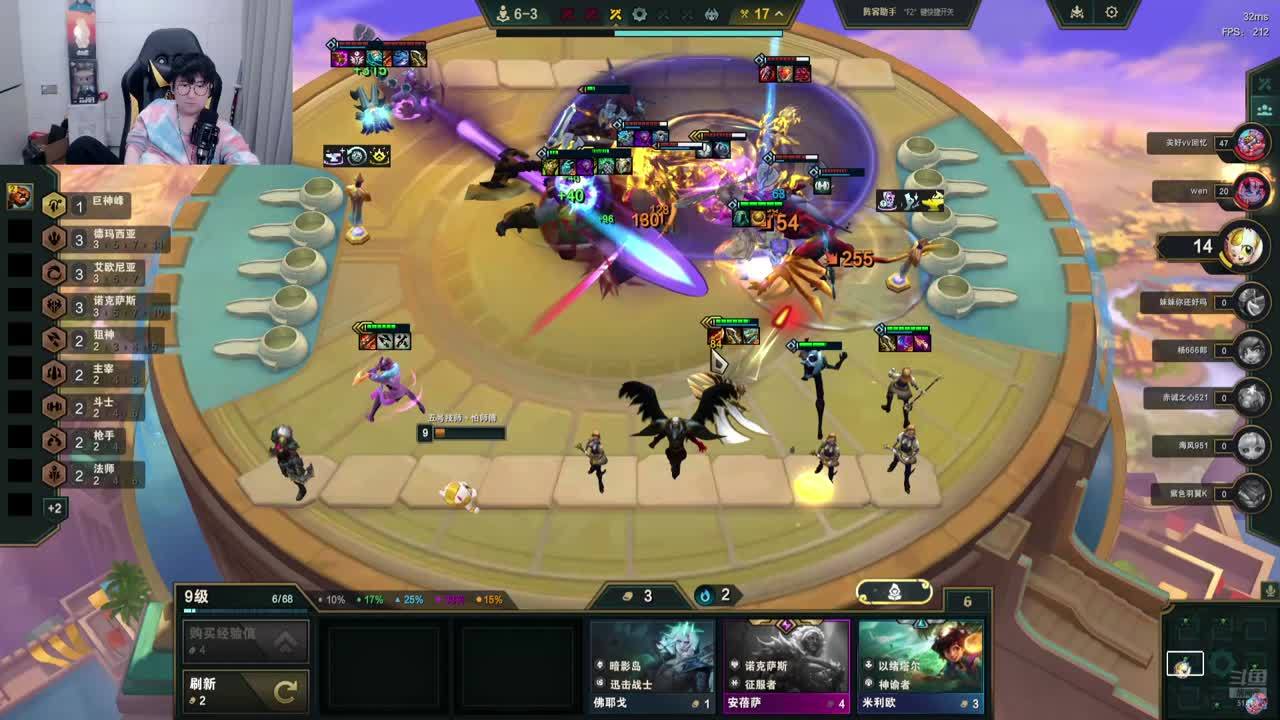
Task: Open the 狙神 trait entry
Action: 100,340
